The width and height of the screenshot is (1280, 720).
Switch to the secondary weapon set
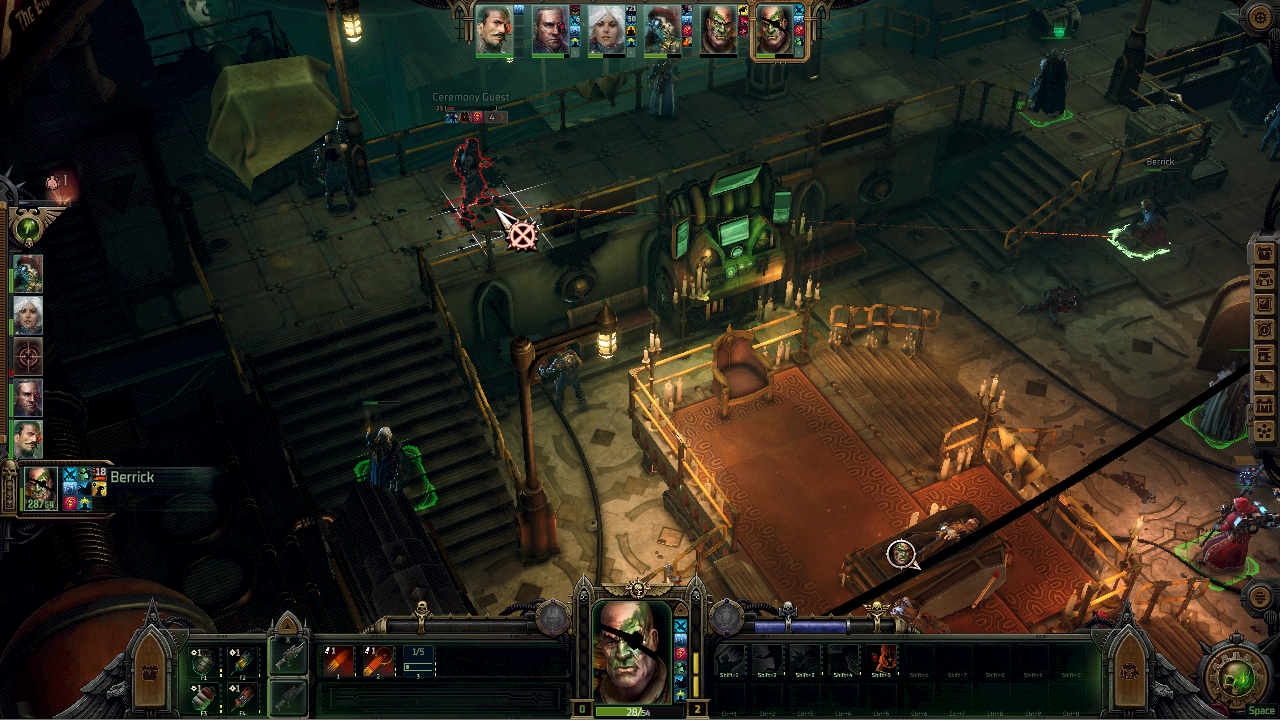pyautogui.click(x=288, y=696)
